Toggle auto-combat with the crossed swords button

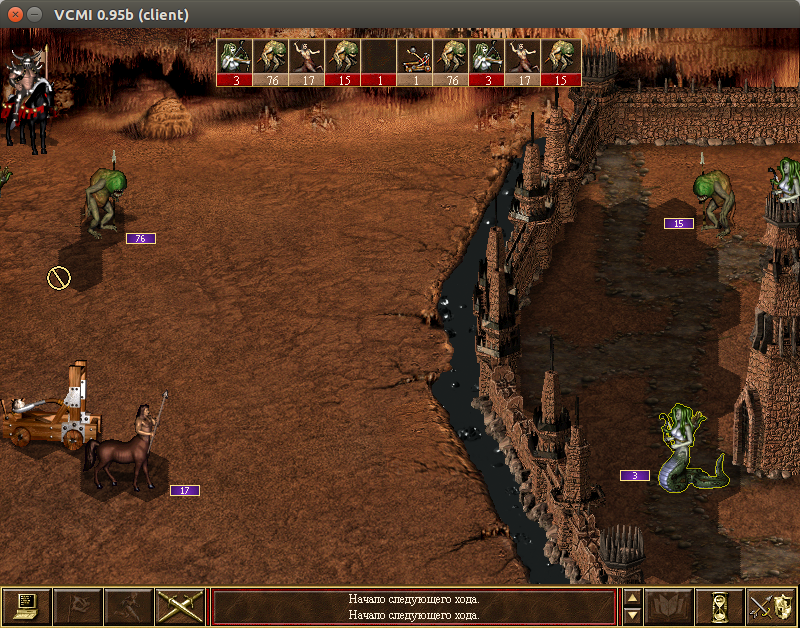pos(181,606)
